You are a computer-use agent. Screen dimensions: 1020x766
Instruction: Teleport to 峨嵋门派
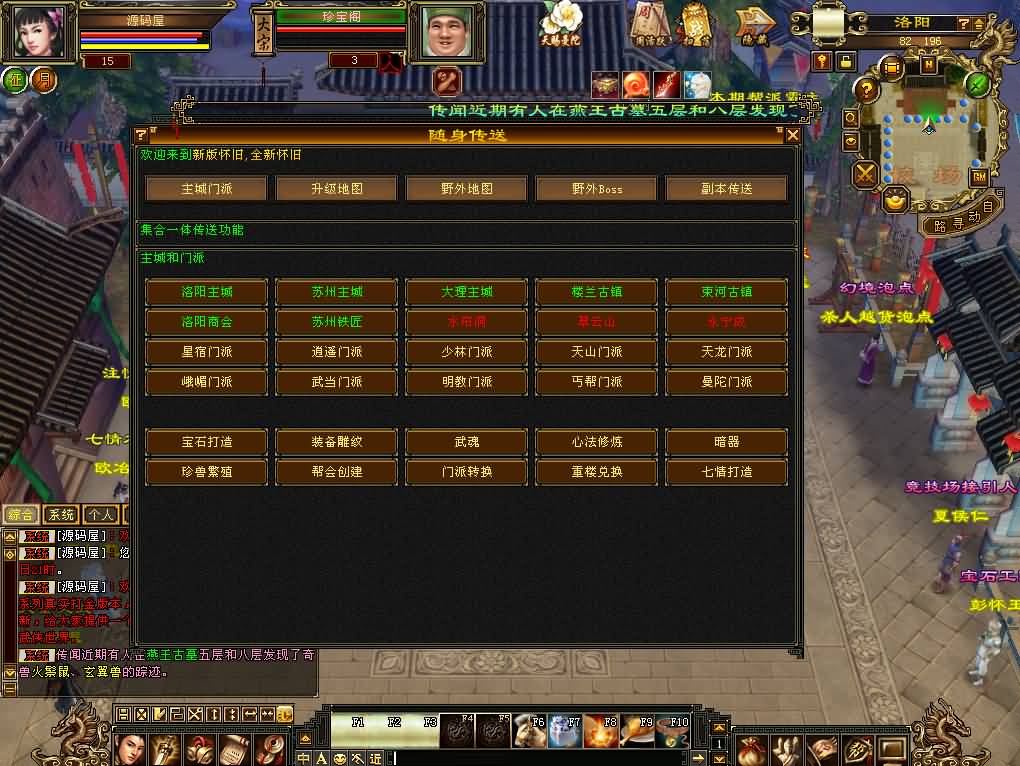pos(206,382)
